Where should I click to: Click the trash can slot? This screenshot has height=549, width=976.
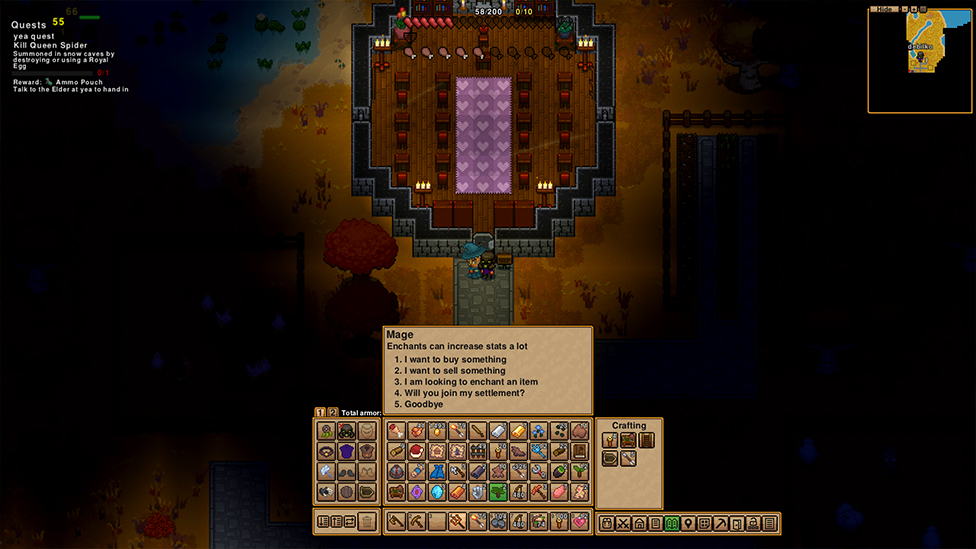(x=367, y=521)
